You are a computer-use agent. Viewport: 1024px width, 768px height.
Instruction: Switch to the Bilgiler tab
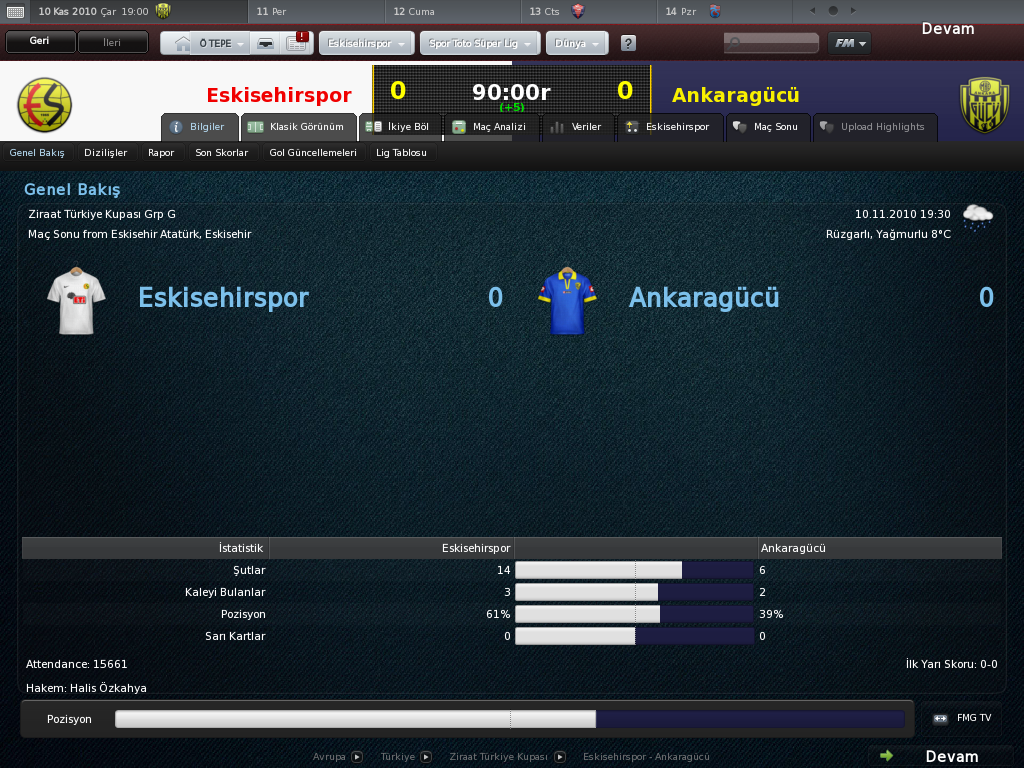point(199,127)
